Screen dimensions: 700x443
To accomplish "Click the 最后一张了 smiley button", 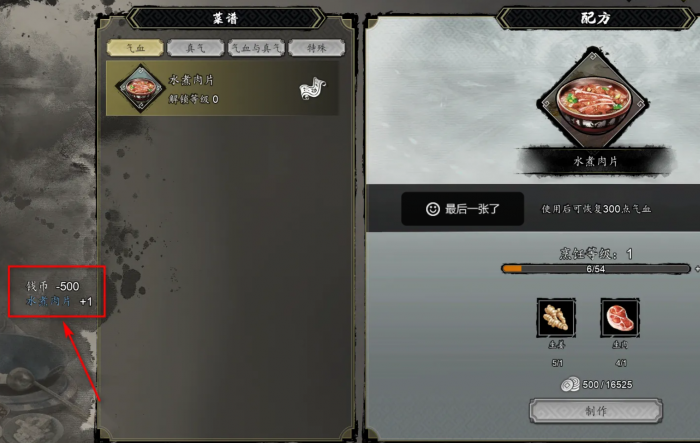I will point(461,209).
